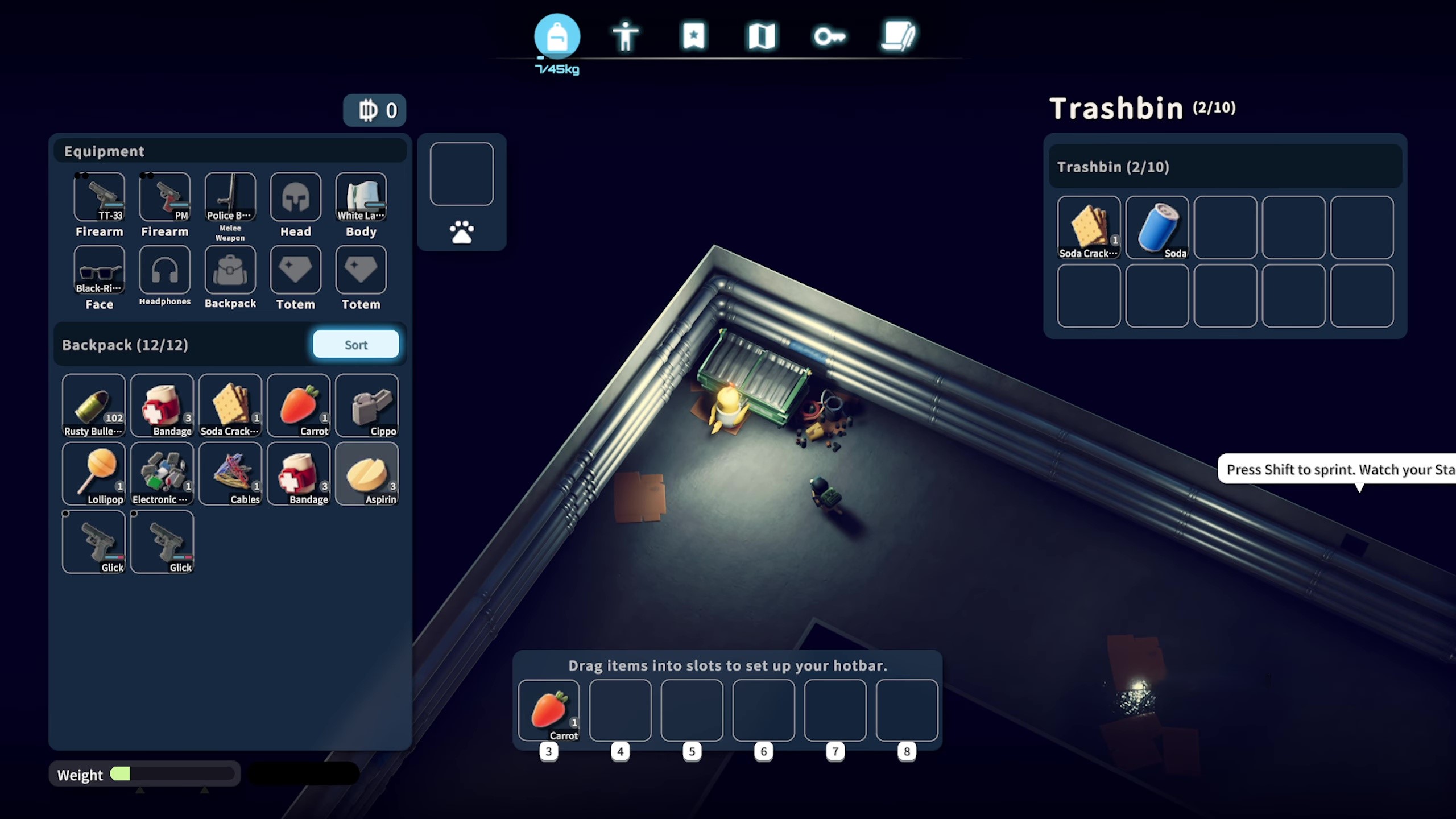
Task: Show the folded map tab
Action: click(762, 36)
